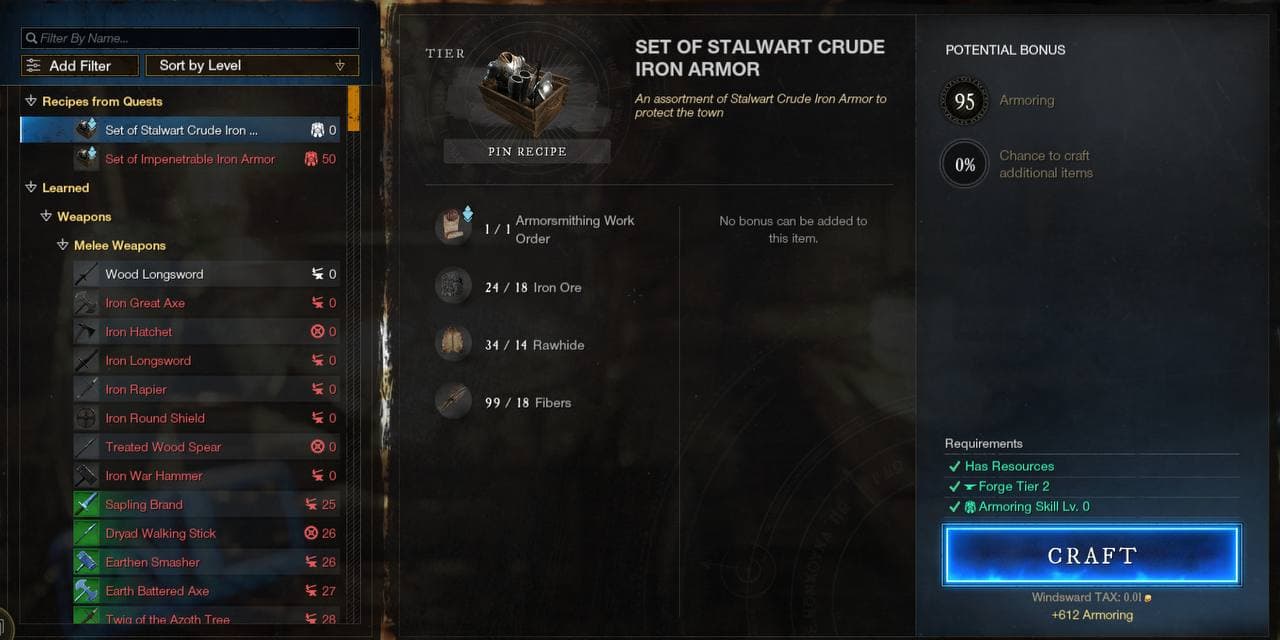Craft the Stalwart Crude Iron Armor set
Viewport: 1280px width, 640px height.
click(1091, 555)
